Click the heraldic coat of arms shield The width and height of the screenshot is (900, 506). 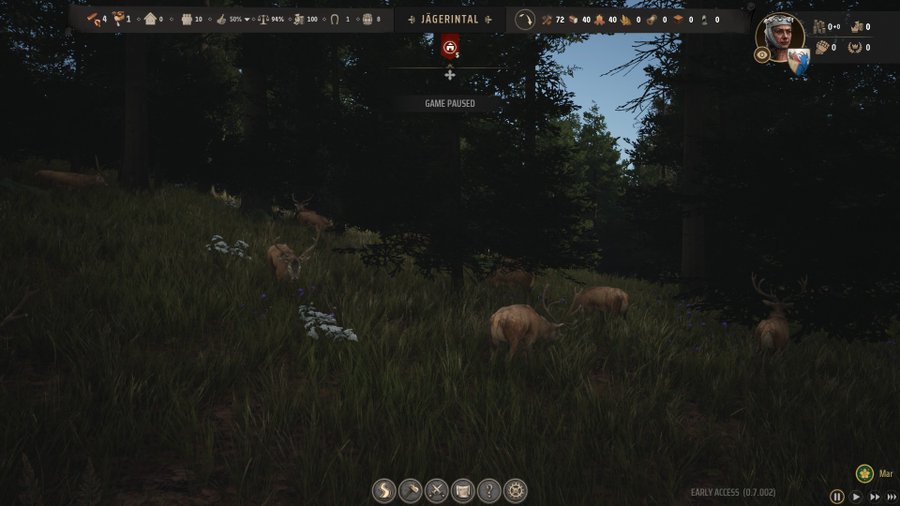pos(798,62)
